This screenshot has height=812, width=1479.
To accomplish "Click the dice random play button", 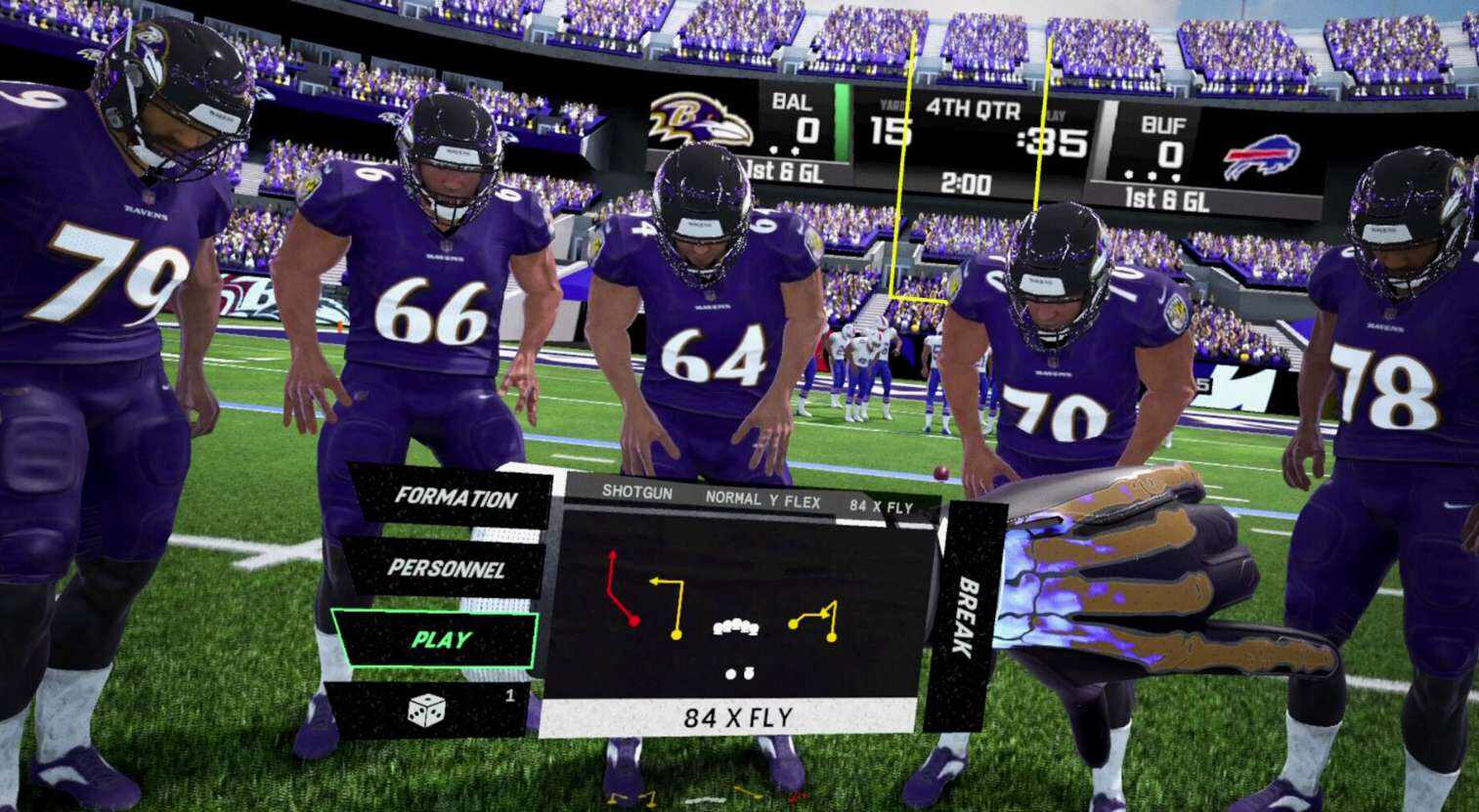I will [x=426, y=710].
